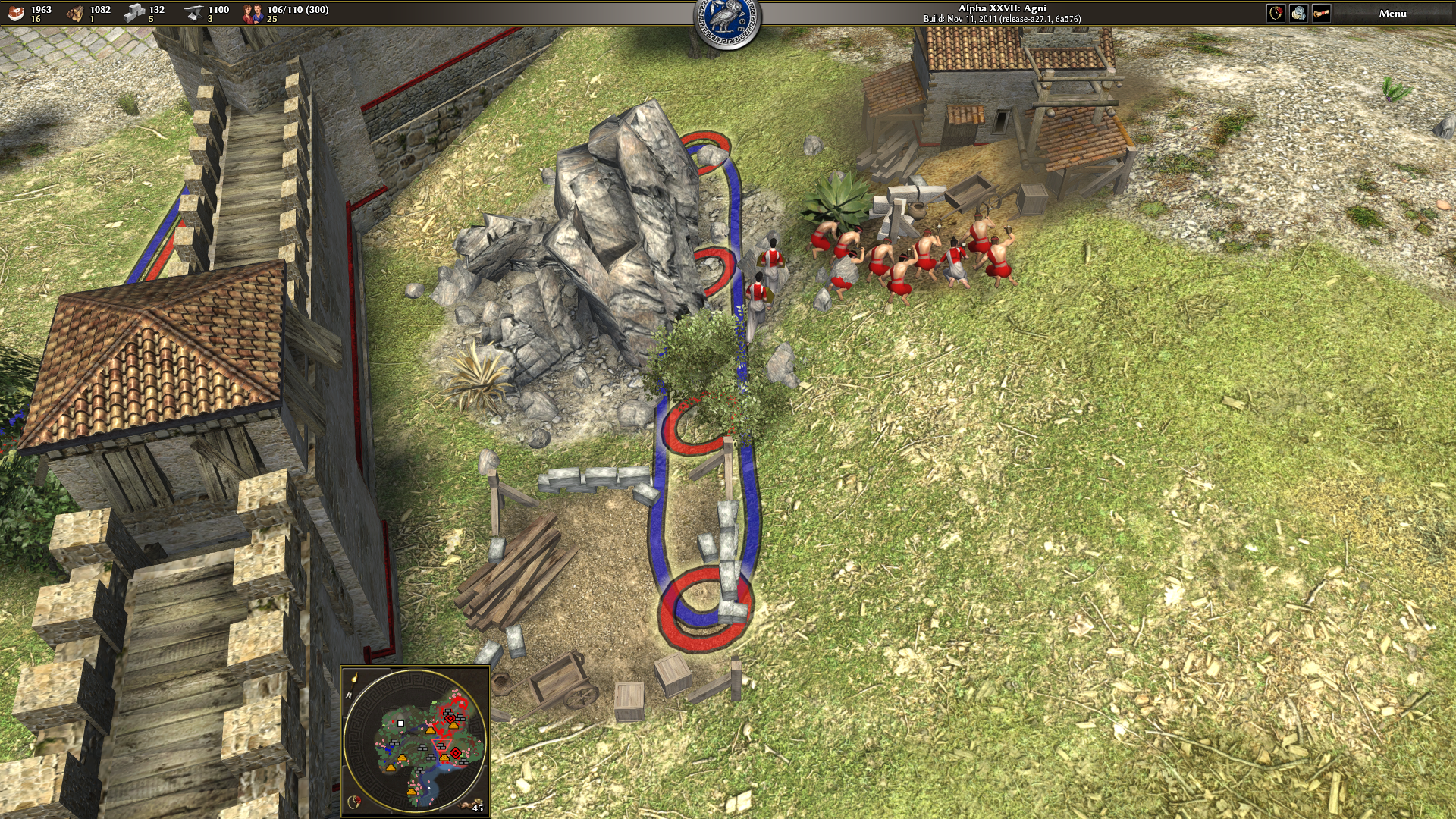Open diplomacy via the ring icon in top bar
Viewport: 1456px width, 819px height.
click(x=1276, y=13)
